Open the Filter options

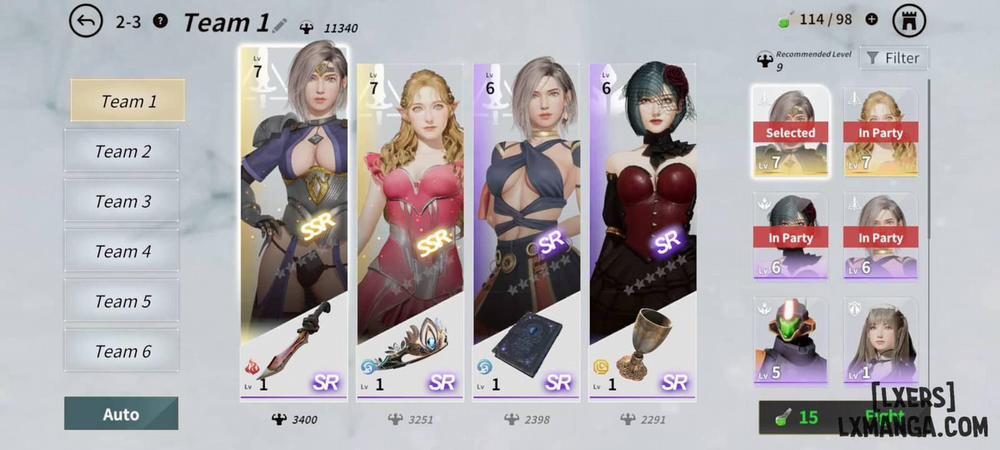click(x=893, y=58)
